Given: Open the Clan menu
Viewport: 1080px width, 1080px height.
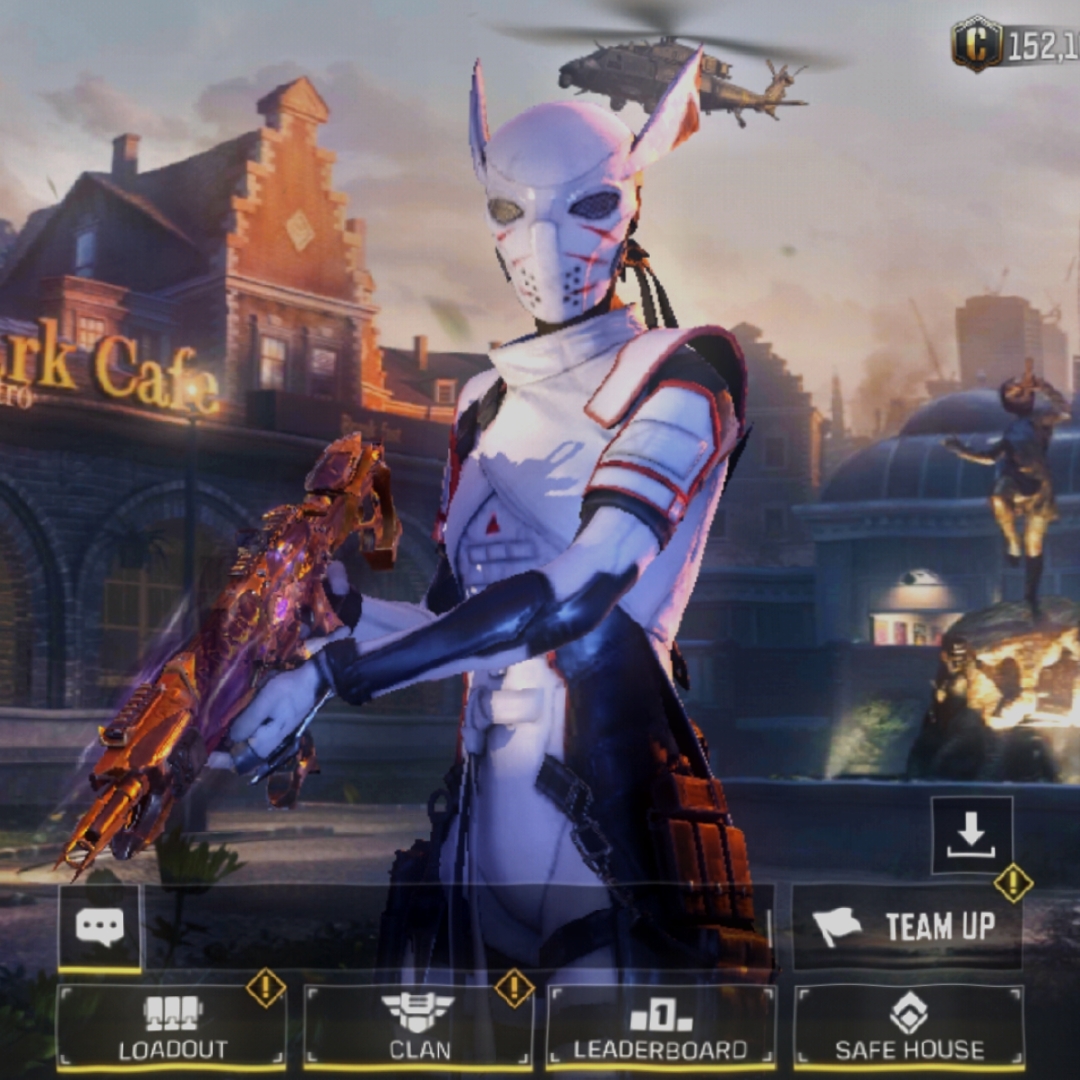Looking at the screenshot, I should click(x=418, y=1027).
